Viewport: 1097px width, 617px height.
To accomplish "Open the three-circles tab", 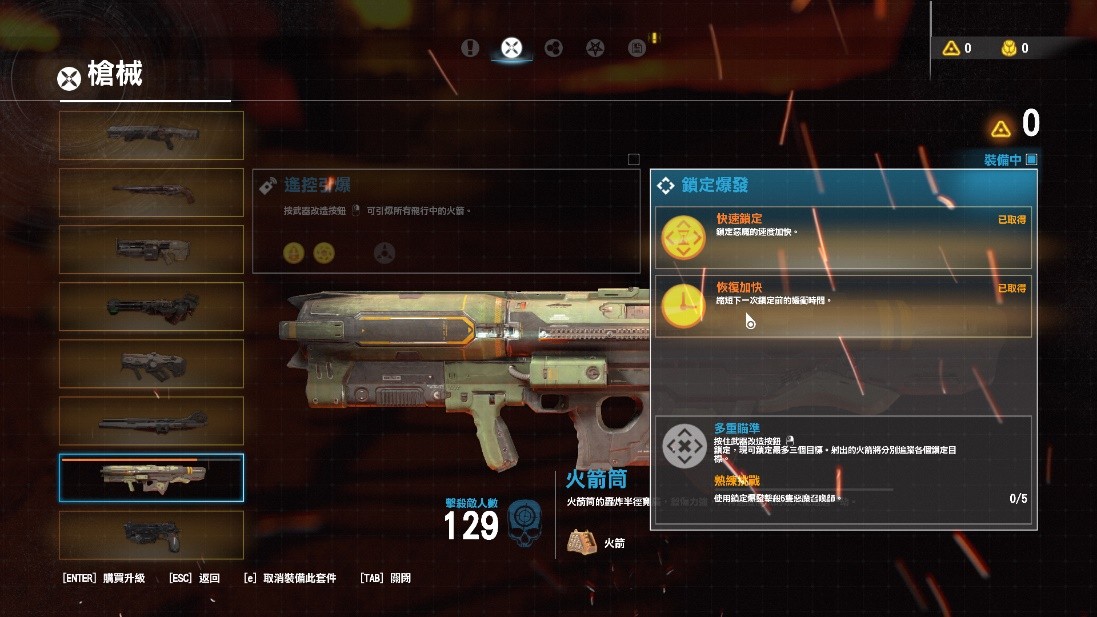I will (x=553, y=47).
